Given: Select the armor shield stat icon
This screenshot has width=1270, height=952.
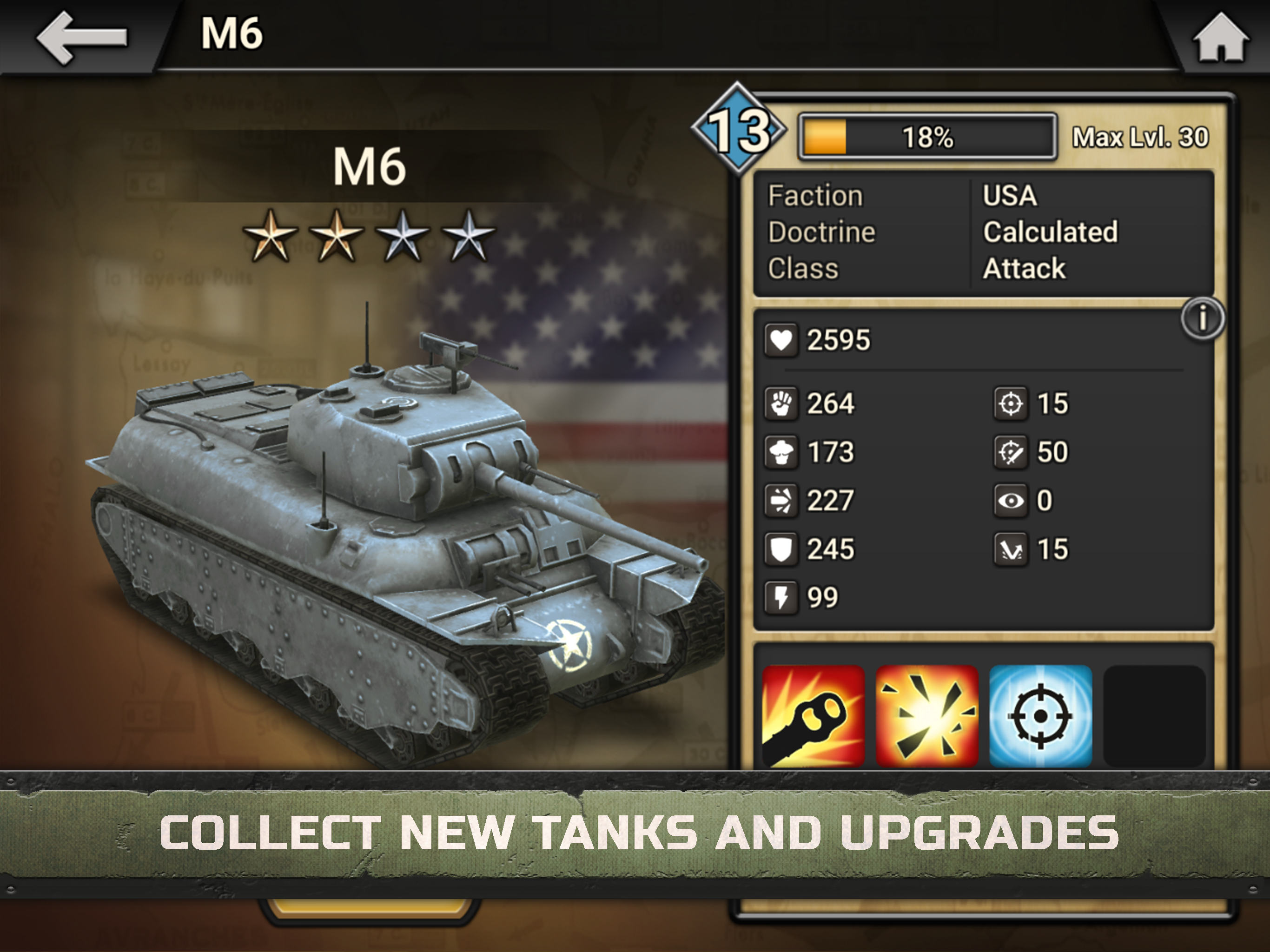Looking at the screenshot, I should [x=781, y=549].
